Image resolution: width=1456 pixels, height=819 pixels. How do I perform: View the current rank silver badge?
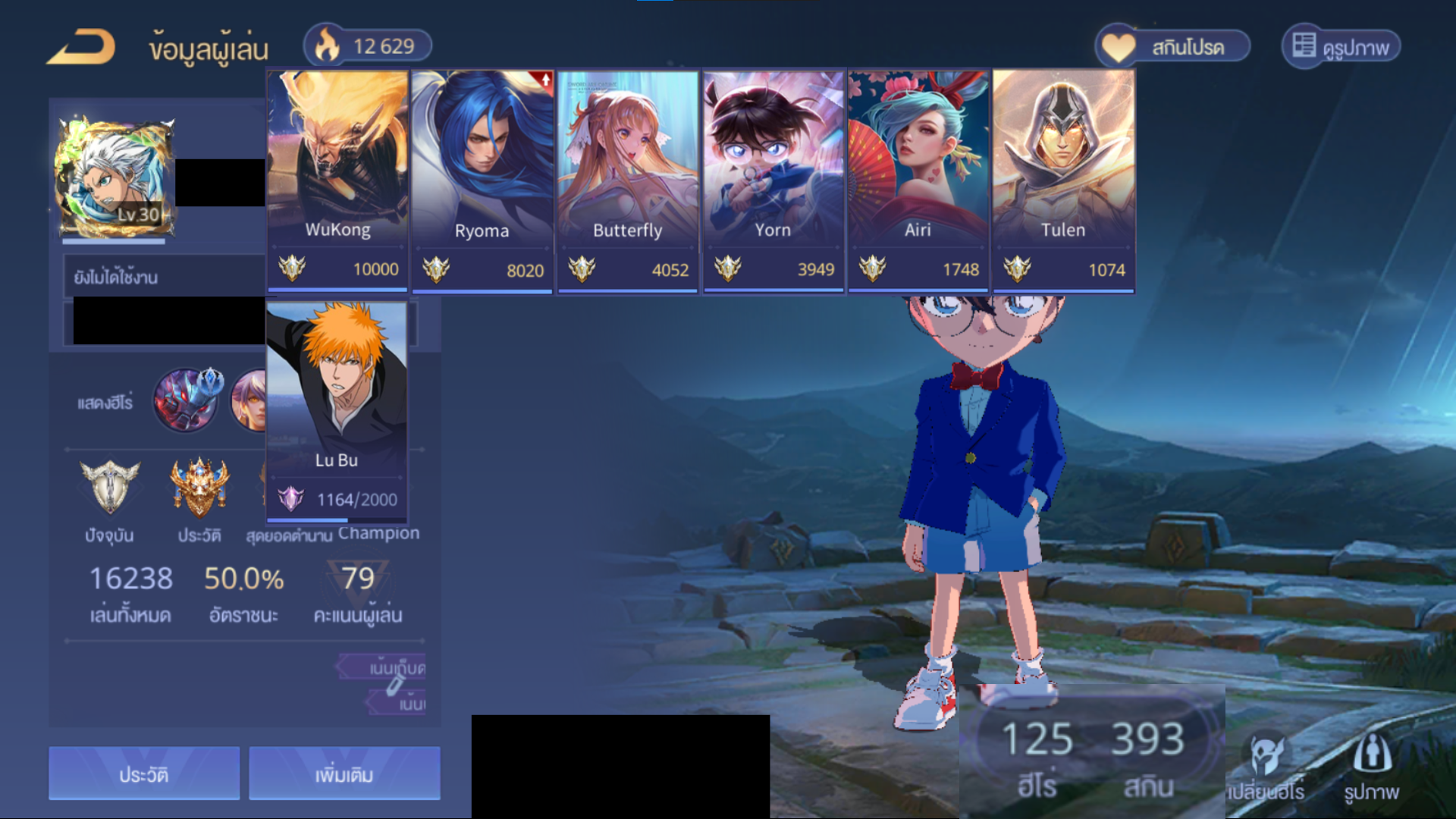110,488
